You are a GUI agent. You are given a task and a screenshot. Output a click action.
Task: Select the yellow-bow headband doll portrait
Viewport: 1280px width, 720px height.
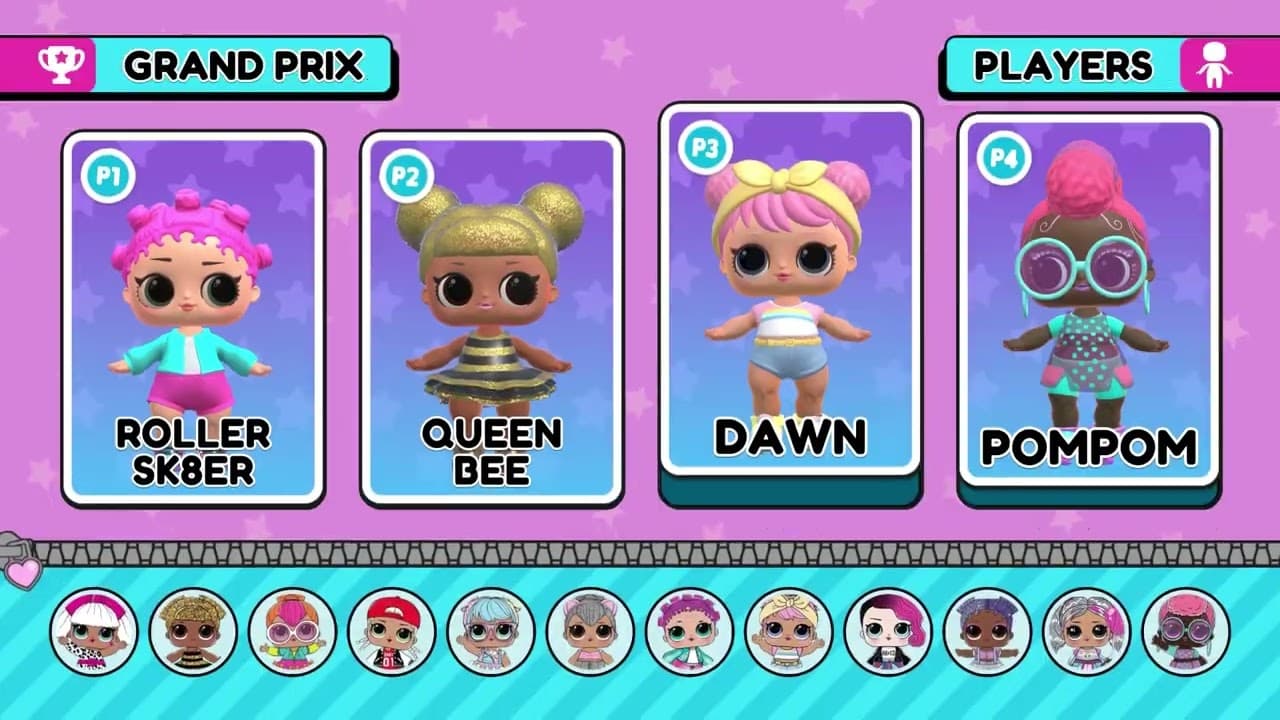pyautogui.click(x=788, y=632)
